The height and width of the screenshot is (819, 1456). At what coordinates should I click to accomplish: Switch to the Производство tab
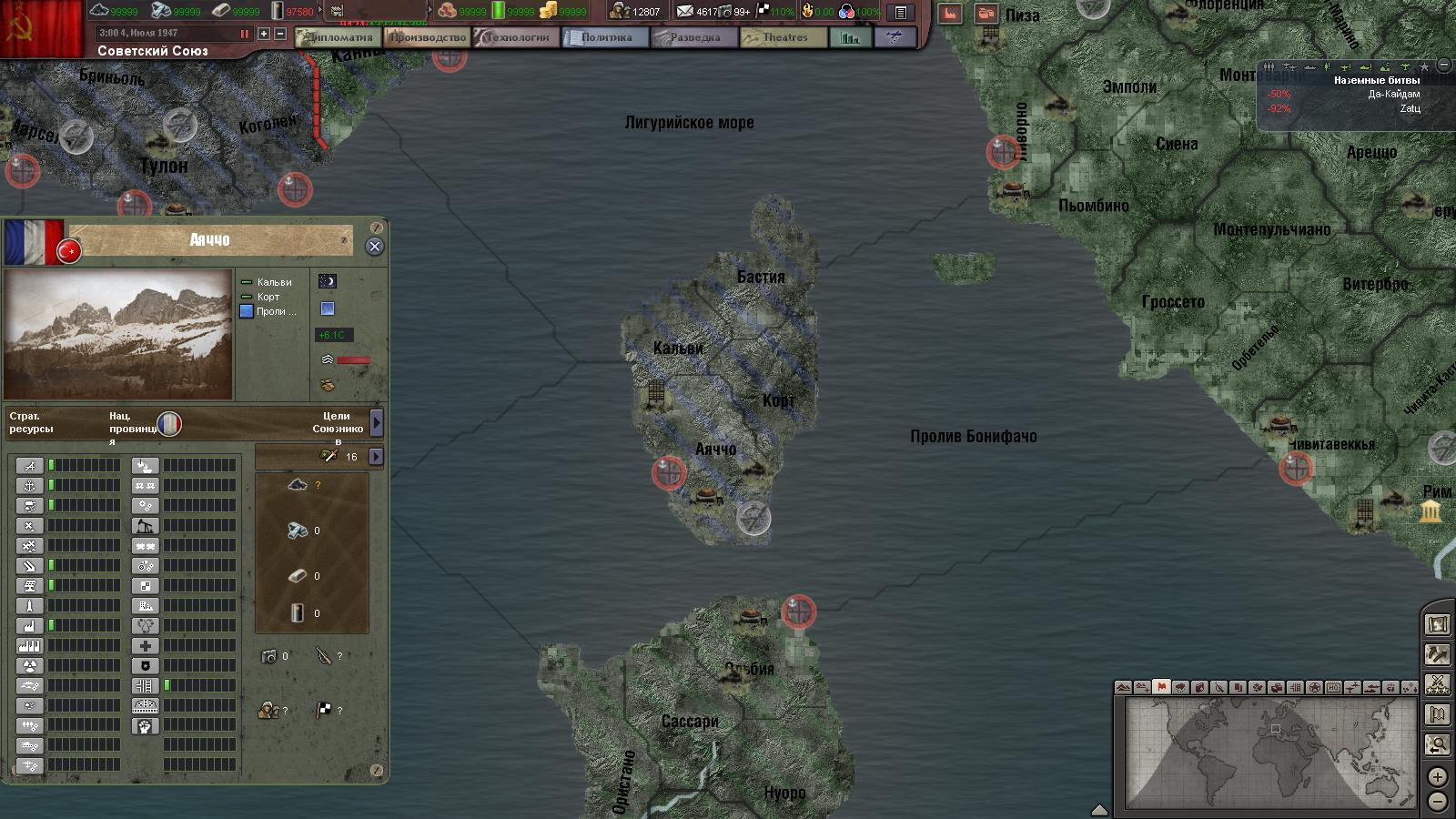427,37
